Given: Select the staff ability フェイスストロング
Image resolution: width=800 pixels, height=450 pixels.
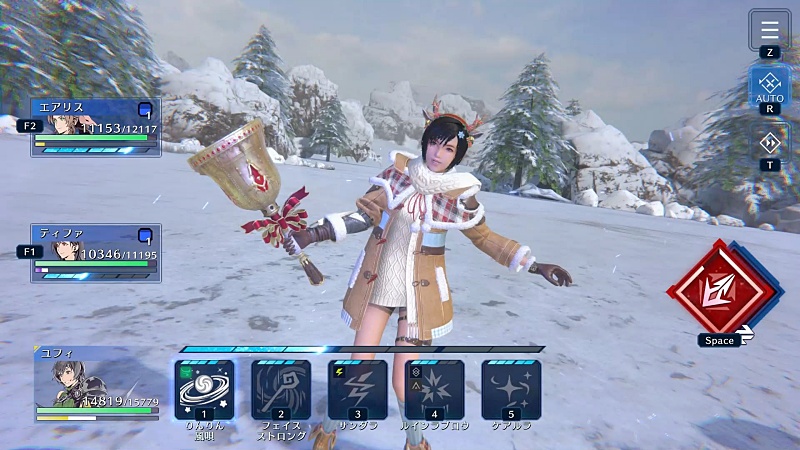Looking at the screenshot, I should (x=281, y=388).
